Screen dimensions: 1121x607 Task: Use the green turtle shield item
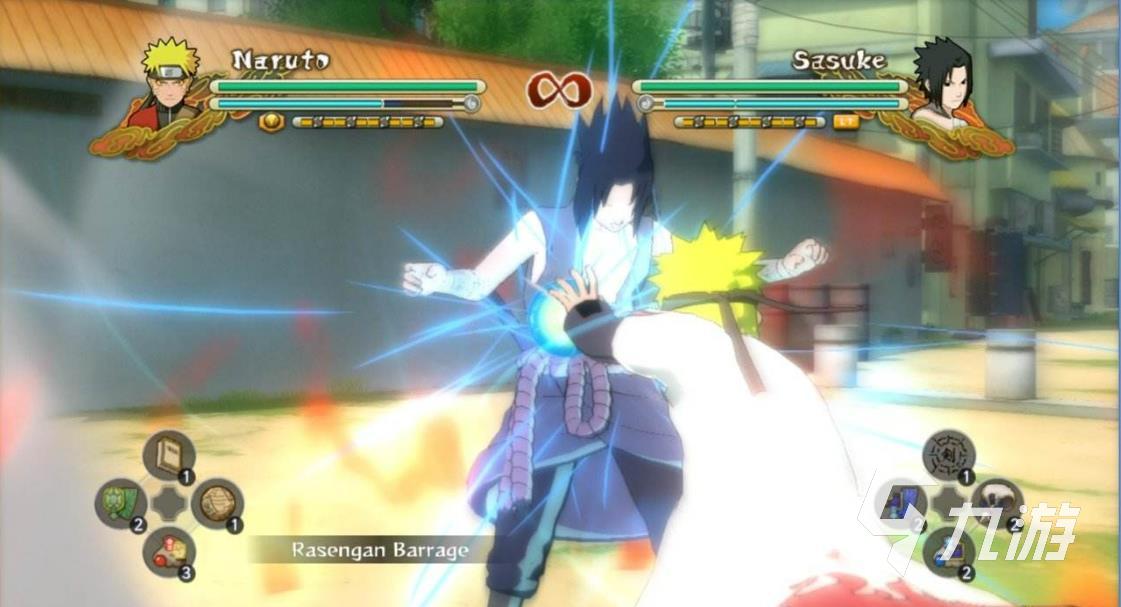(x=121, y=503)
